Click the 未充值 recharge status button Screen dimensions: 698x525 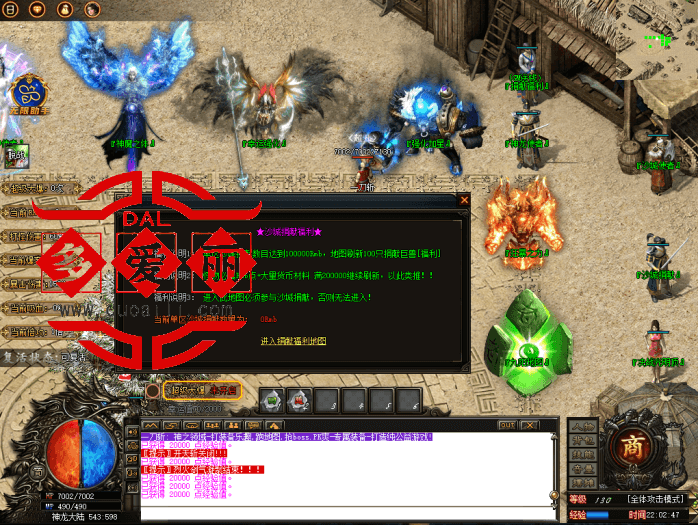point(223,391)
